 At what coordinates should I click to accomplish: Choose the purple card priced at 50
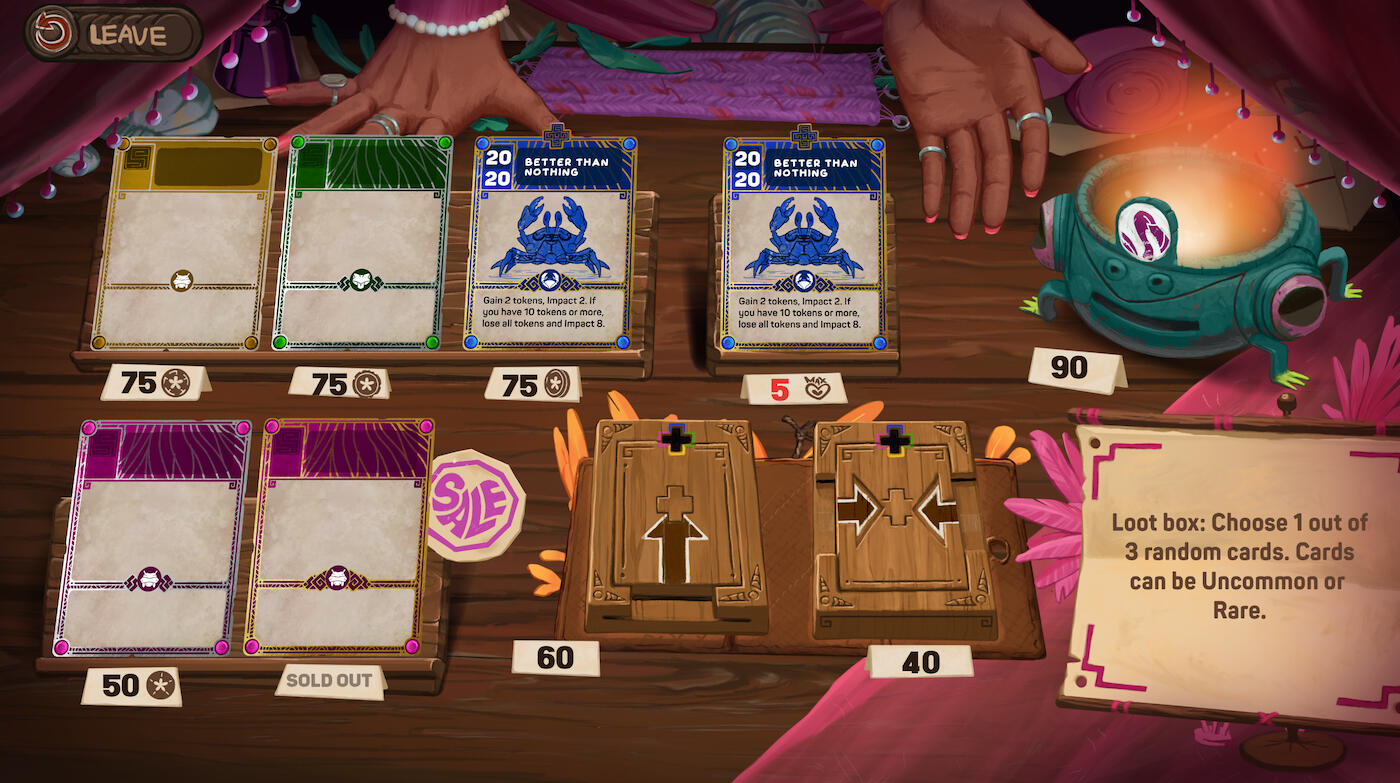coord(152,537)
